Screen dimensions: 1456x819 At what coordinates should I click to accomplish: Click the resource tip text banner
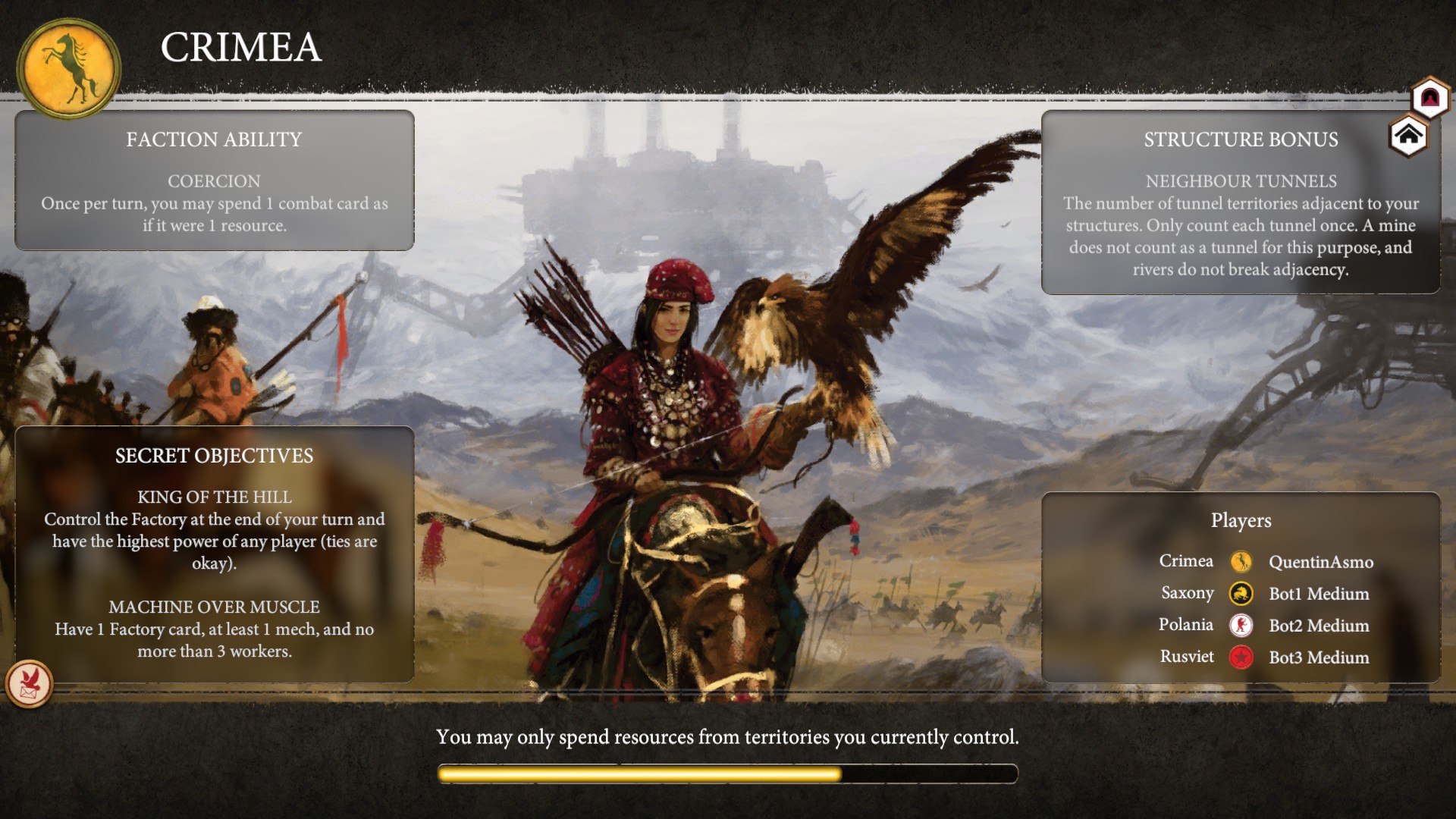[x=728, y=736]
